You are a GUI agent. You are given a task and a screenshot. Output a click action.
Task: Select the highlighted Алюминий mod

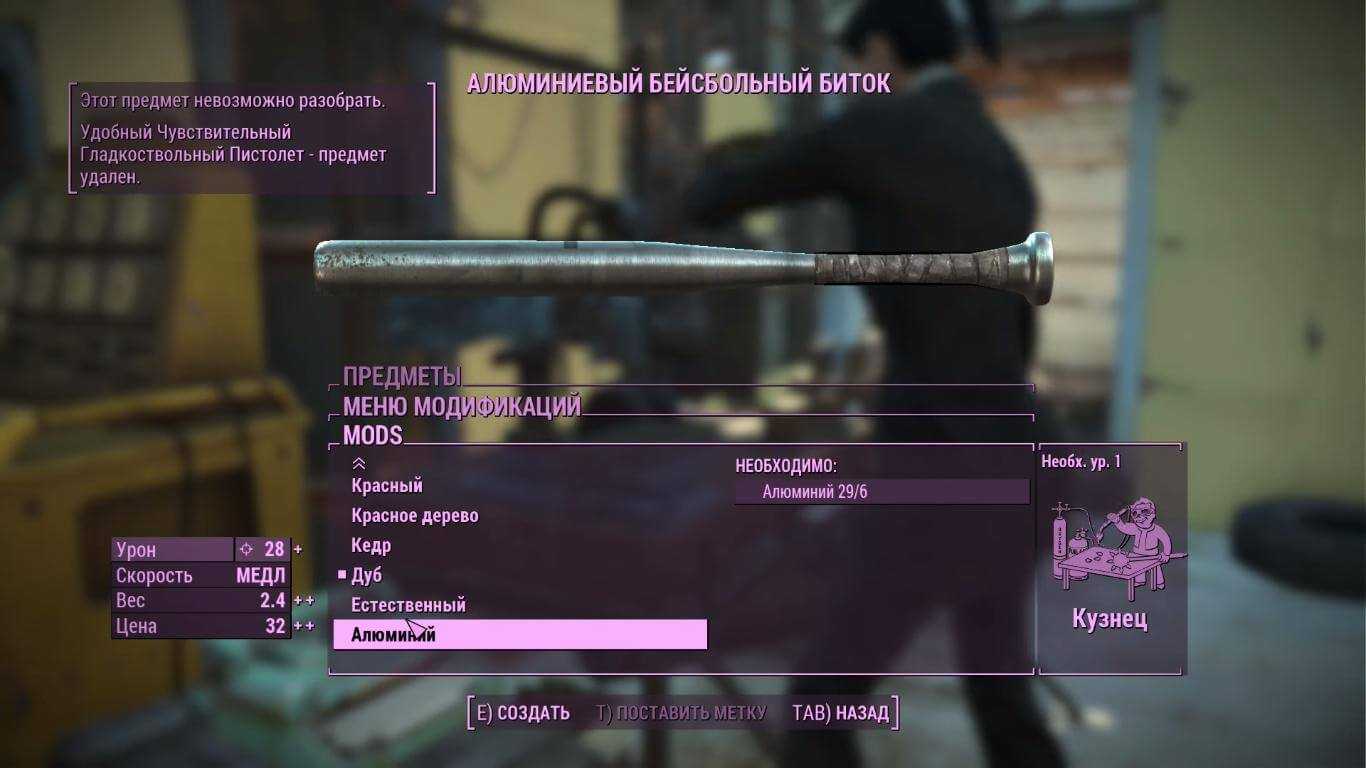coord(519,635)
